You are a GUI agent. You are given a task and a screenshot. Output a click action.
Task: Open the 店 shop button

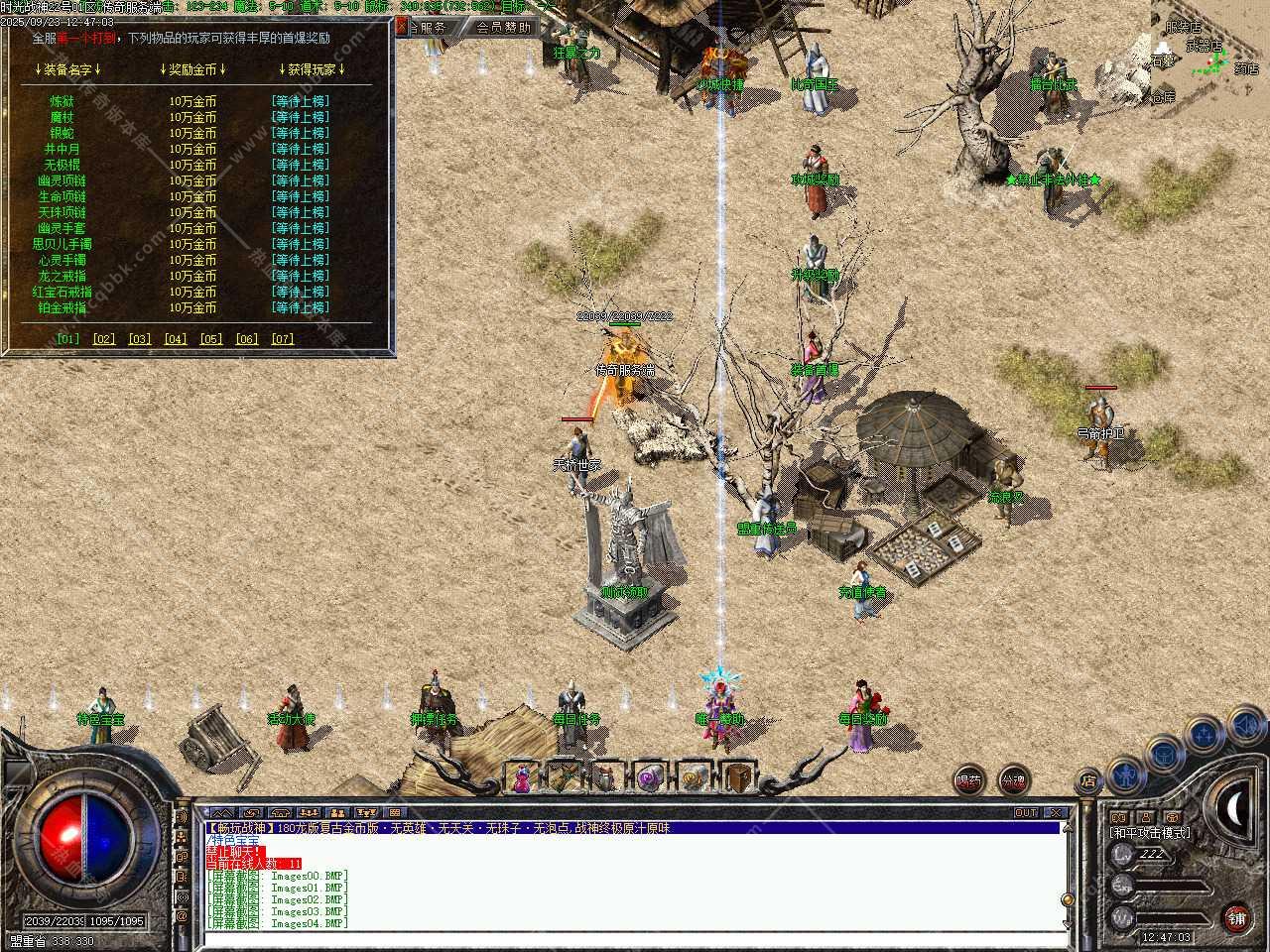pos(1087,780)
